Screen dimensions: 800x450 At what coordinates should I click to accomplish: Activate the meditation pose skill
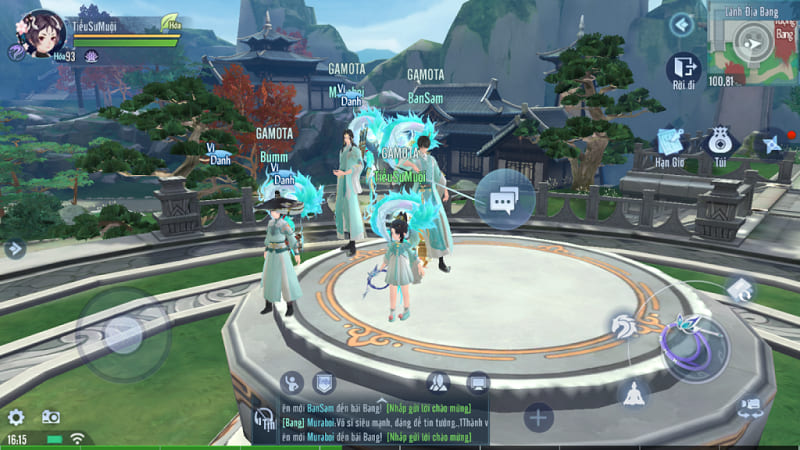click(633, 392)
